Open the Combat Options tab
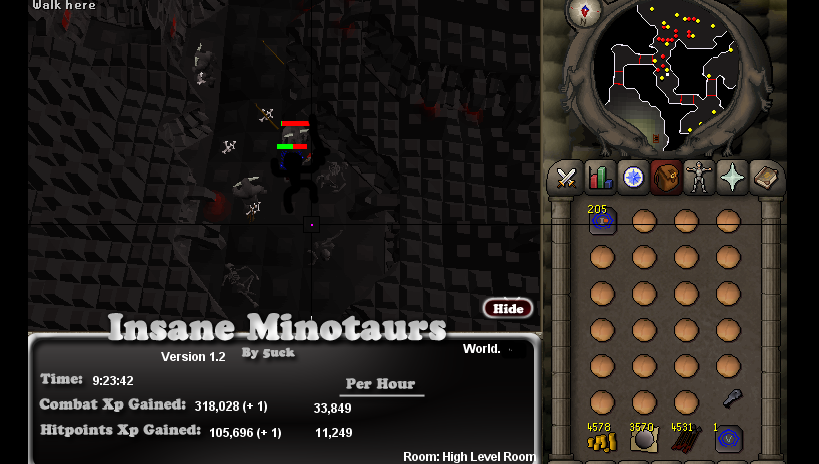The width and height of the screenshot is (819, 464). click(566, 178)
